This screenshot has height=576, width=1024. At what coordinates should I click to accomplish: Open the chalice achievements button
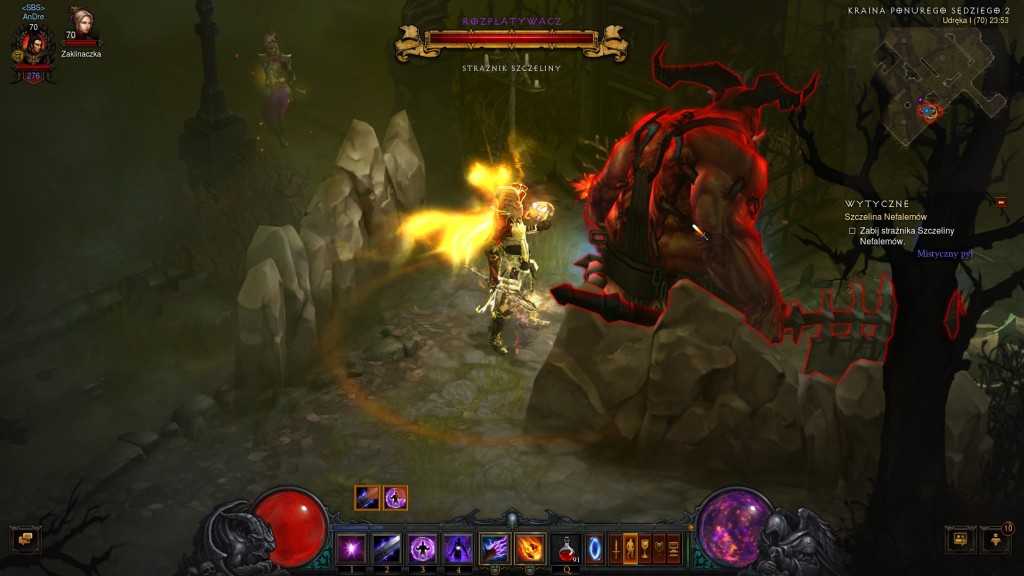[645, 549]
